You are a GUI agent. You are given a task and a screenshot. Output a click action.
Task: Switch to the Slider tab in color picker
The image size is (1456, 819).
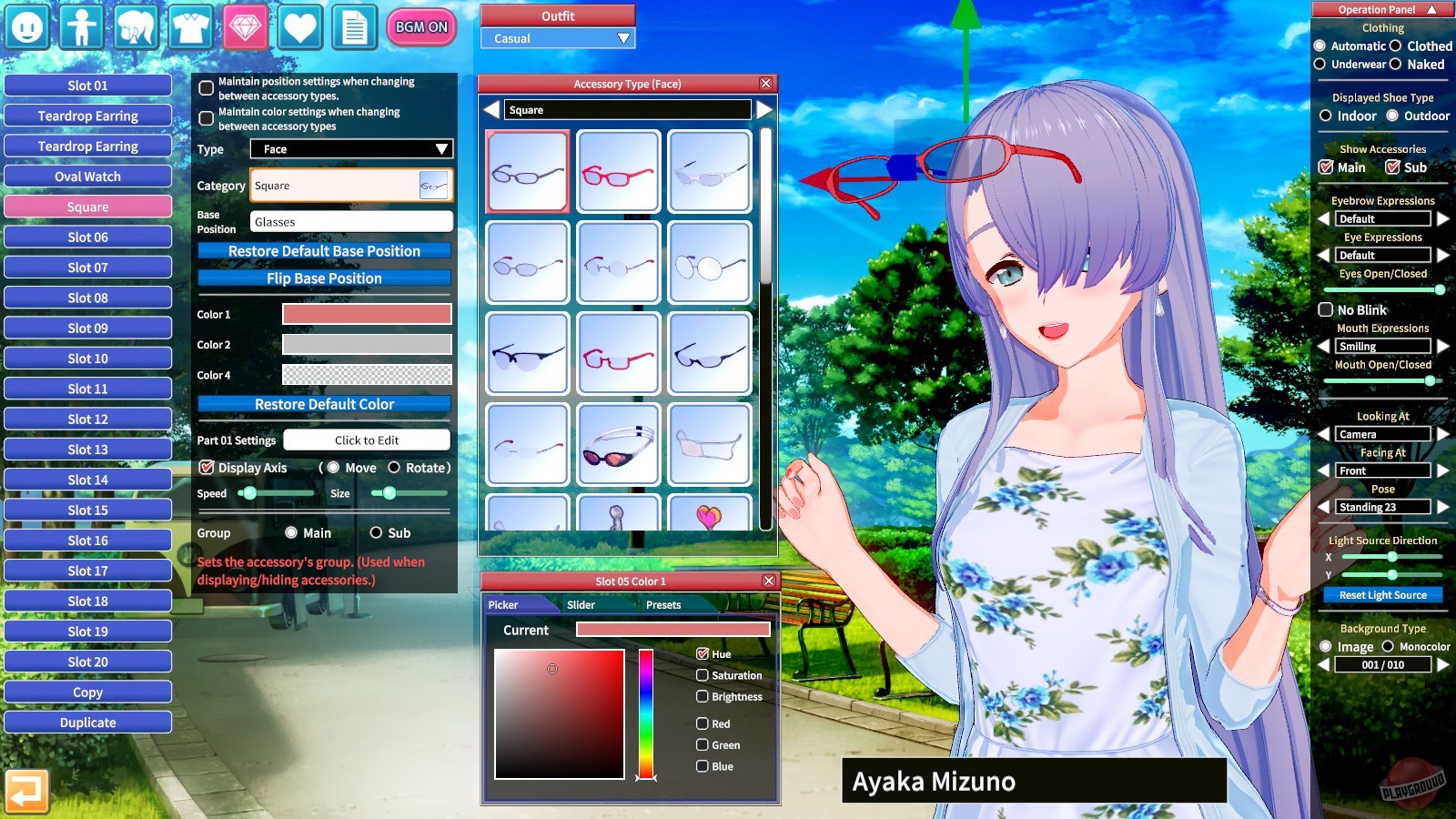pos(581,604)
